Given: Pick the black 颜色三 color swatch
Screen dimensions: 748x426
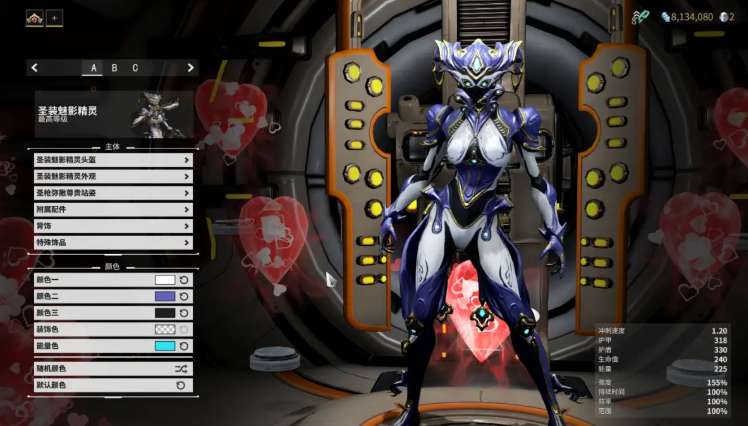Looking at the screenshot, I should point(165,313).
